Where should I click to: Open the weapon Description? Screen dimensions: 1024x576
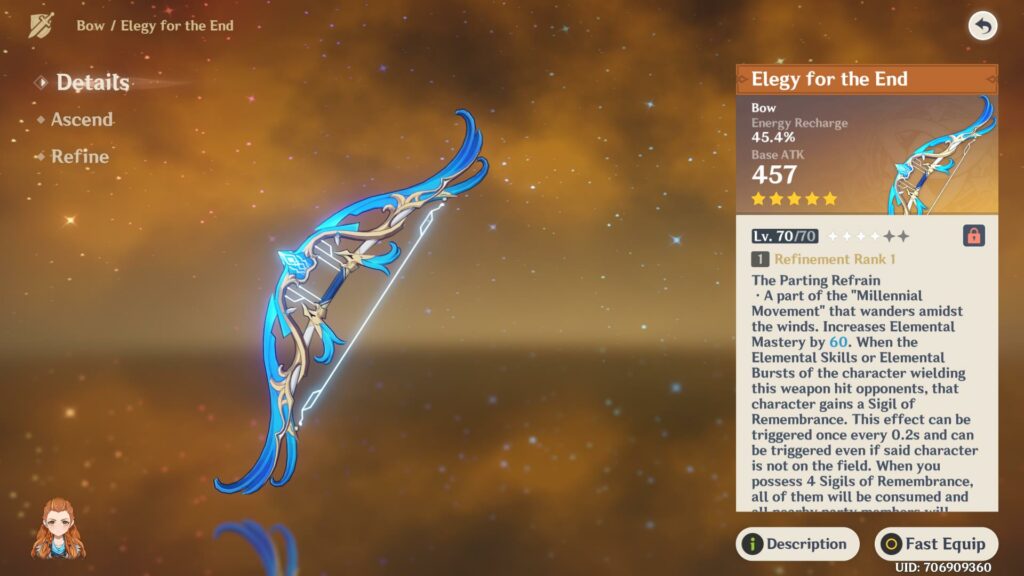pos(797,544)
